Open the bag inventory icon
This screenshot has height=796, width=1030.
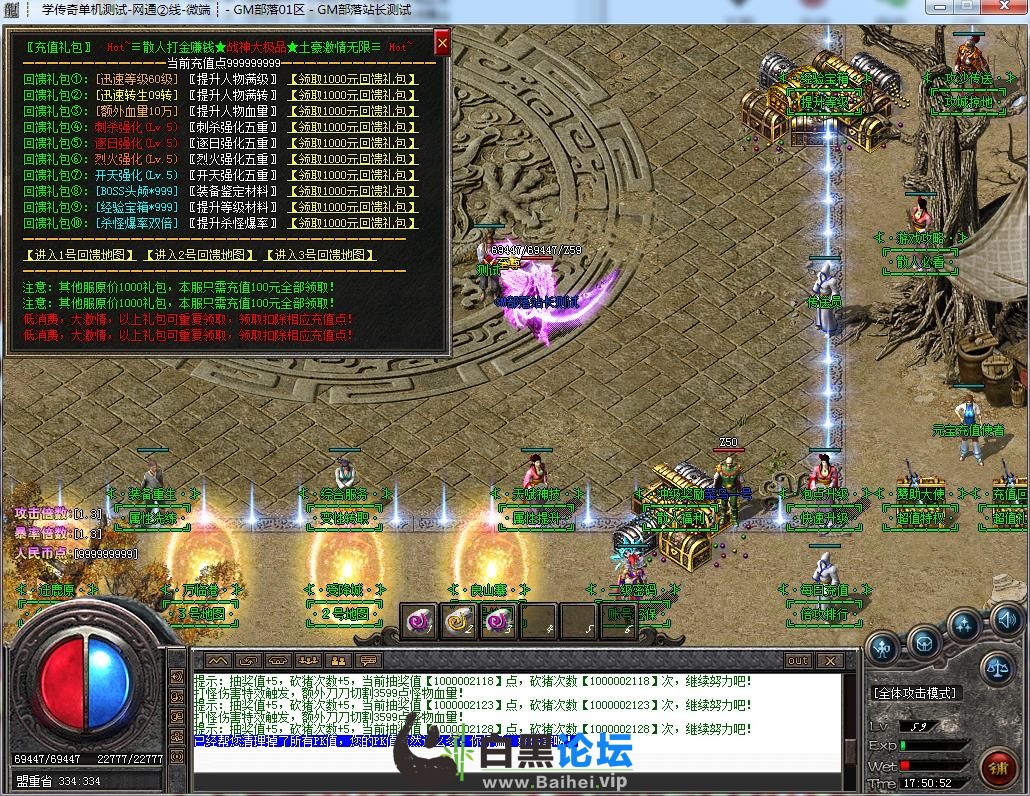pyautogui.click(x=925, y=641)
